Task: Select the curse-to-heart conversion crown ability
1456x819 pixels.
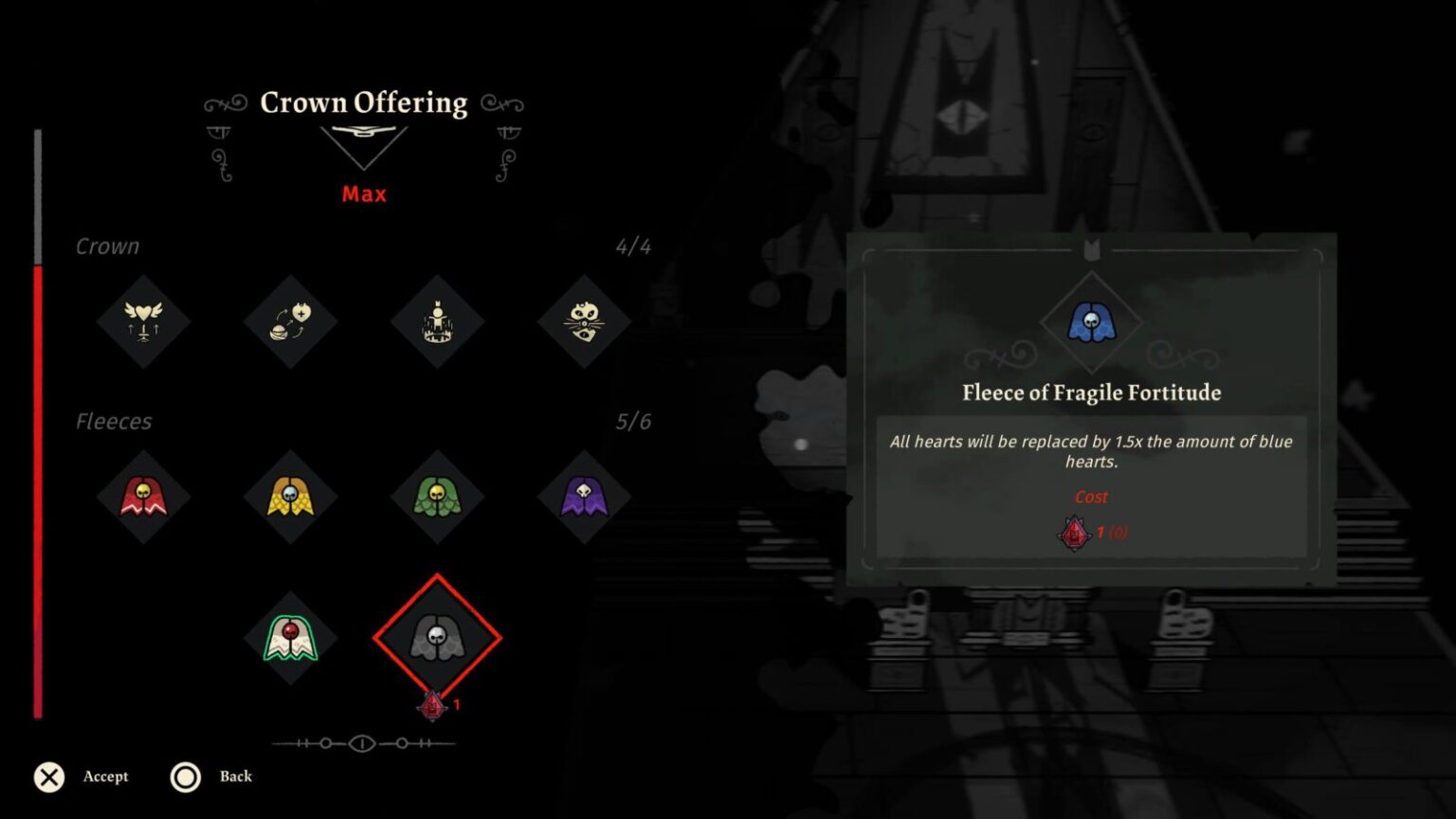Action: [291, 322]
